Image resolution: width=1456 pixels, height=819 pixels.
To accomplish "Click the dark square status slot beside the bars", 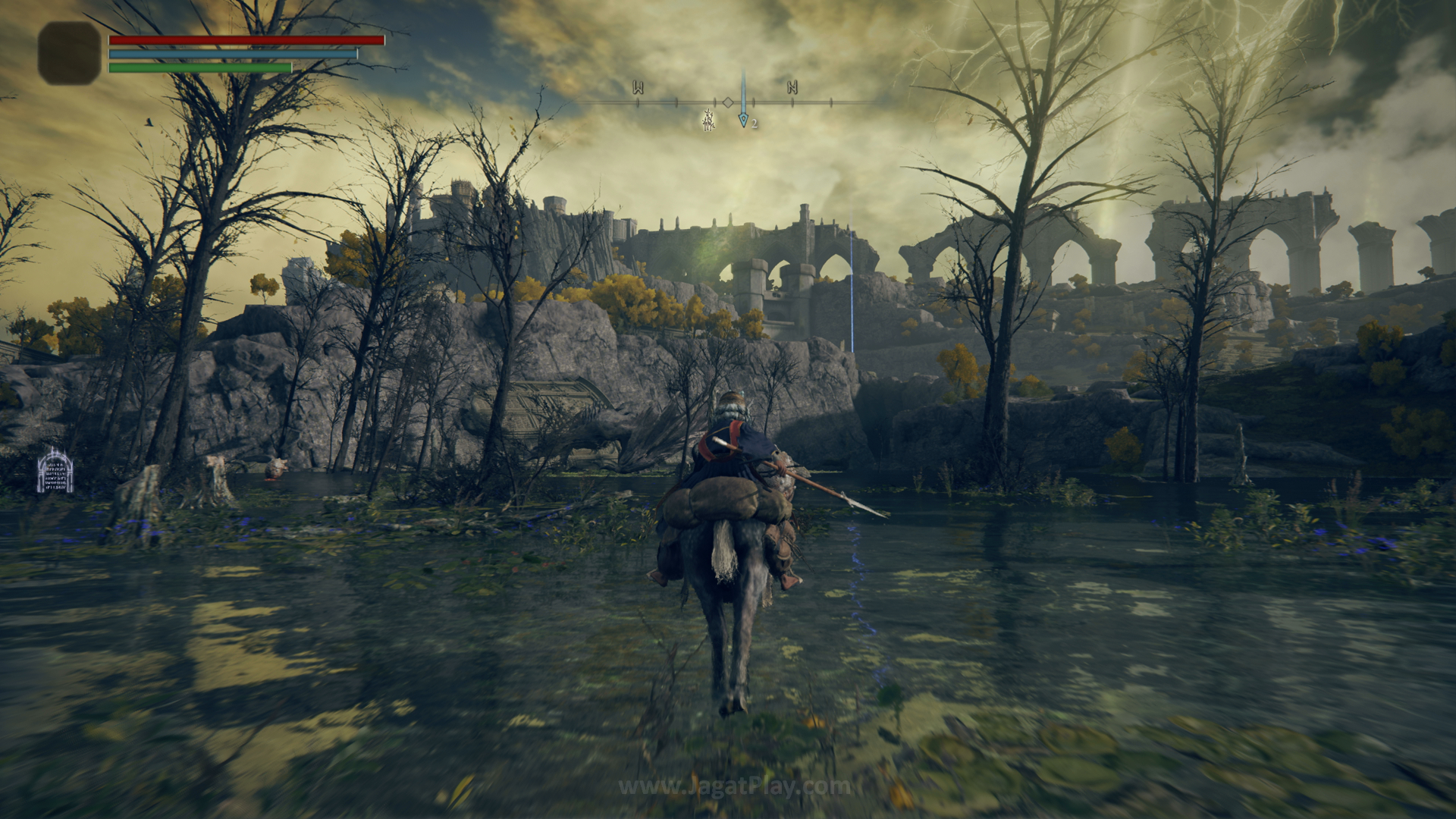I will point(69,52).
